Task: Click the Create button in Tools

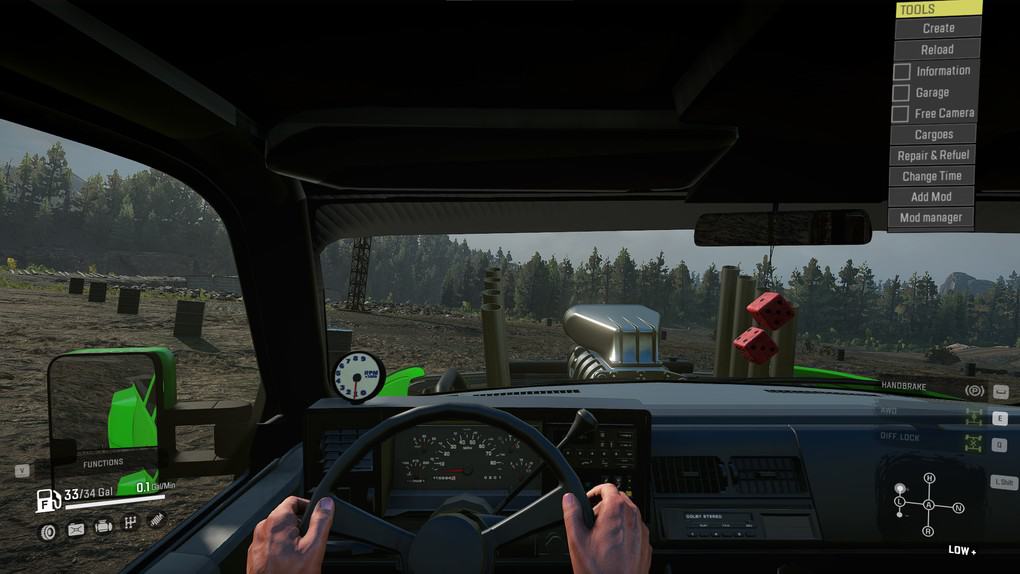Action: pyautogui.click(x=937, y=28)
